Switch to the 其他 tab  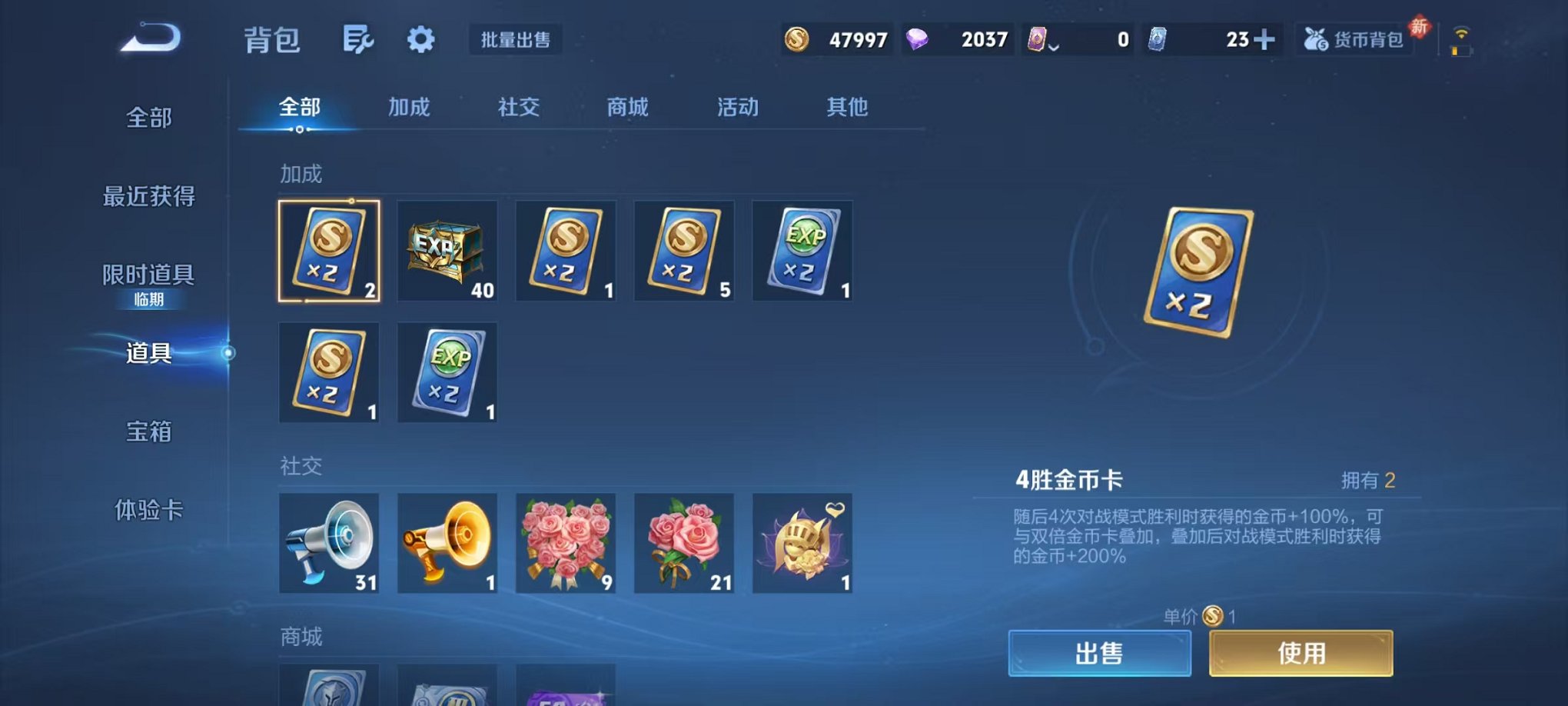click(846, 108)
